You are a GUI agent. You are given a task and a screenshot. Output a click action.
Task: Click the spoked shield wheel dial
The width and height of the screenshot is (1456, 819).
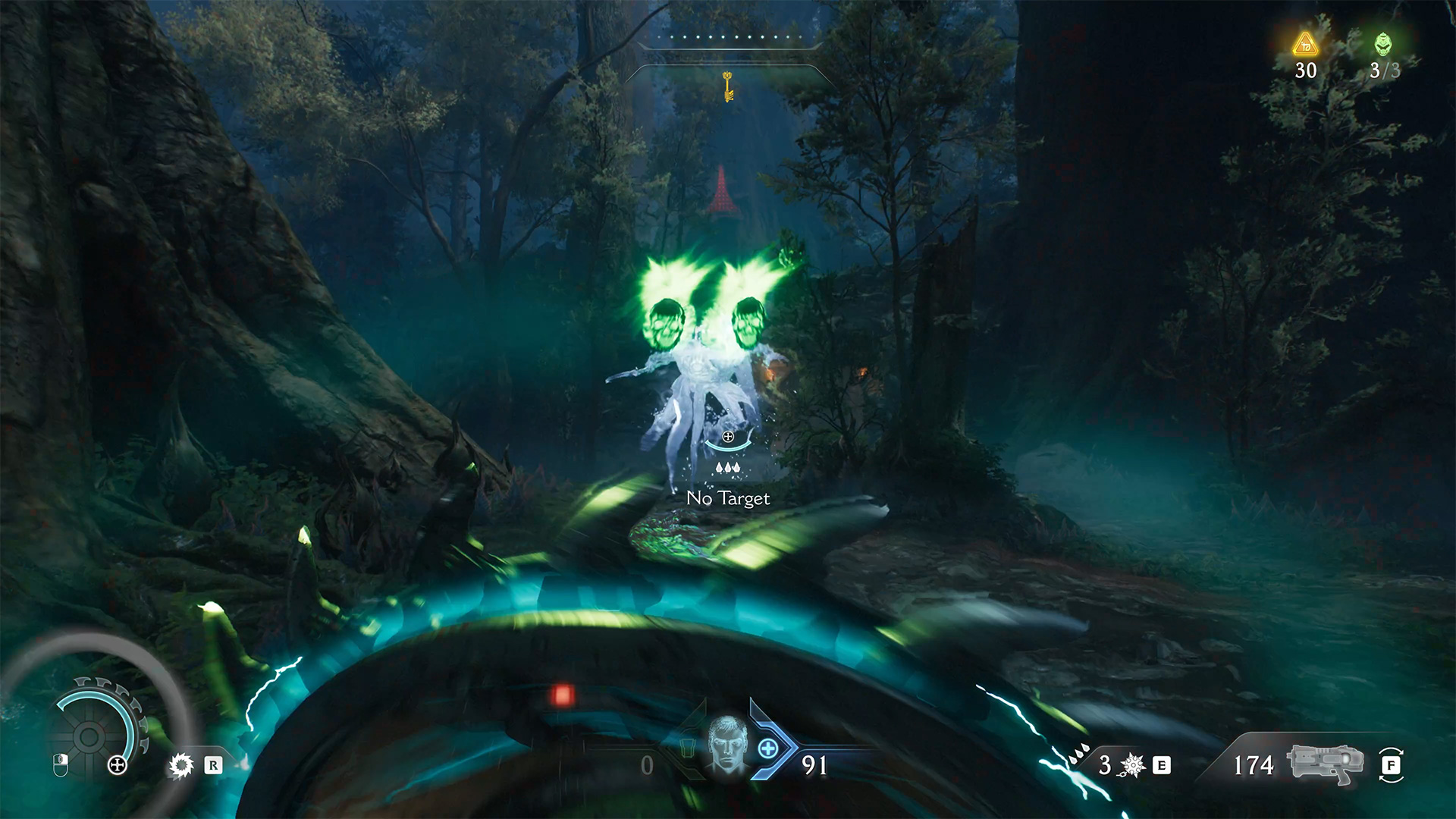(89, 736)
